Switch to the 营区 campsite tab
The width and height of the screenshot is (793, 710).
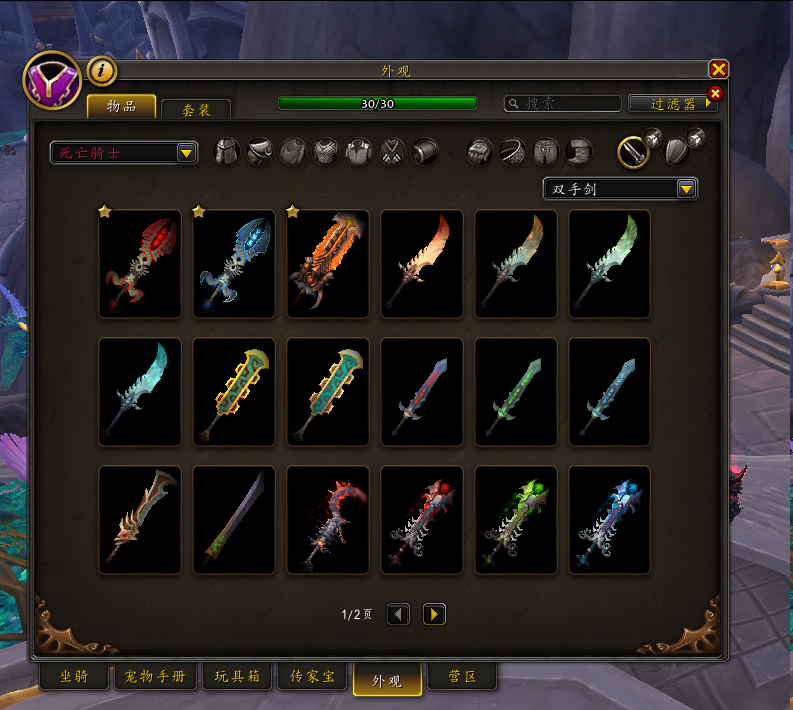tap(461, 677)
